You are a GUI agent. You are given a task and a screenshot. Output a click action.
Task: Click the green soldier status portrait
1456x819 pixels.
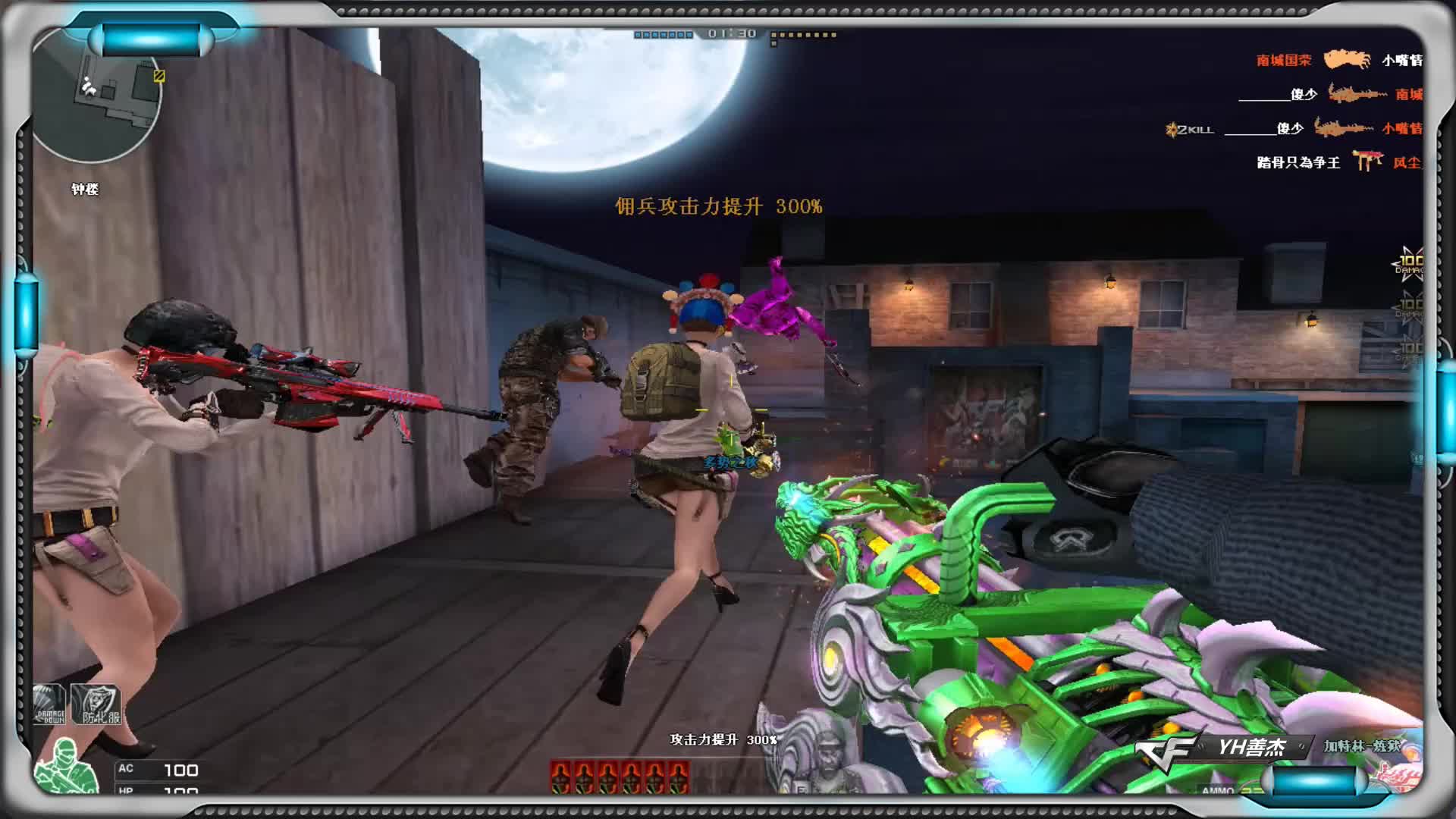click(x=67, y=766)
